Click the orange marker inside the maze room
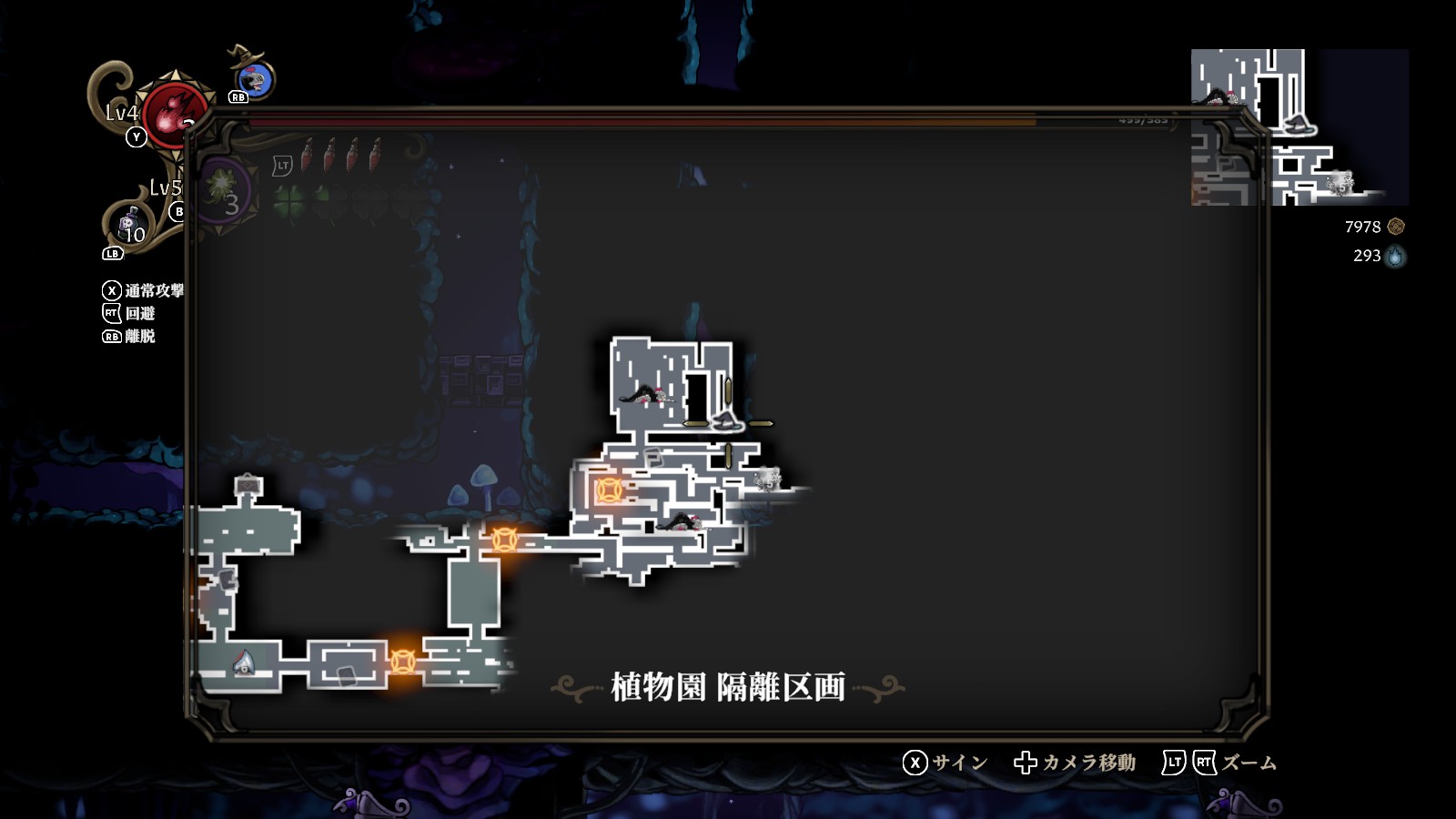Viewport: 1456px width, 819px height. click(608, 490)
